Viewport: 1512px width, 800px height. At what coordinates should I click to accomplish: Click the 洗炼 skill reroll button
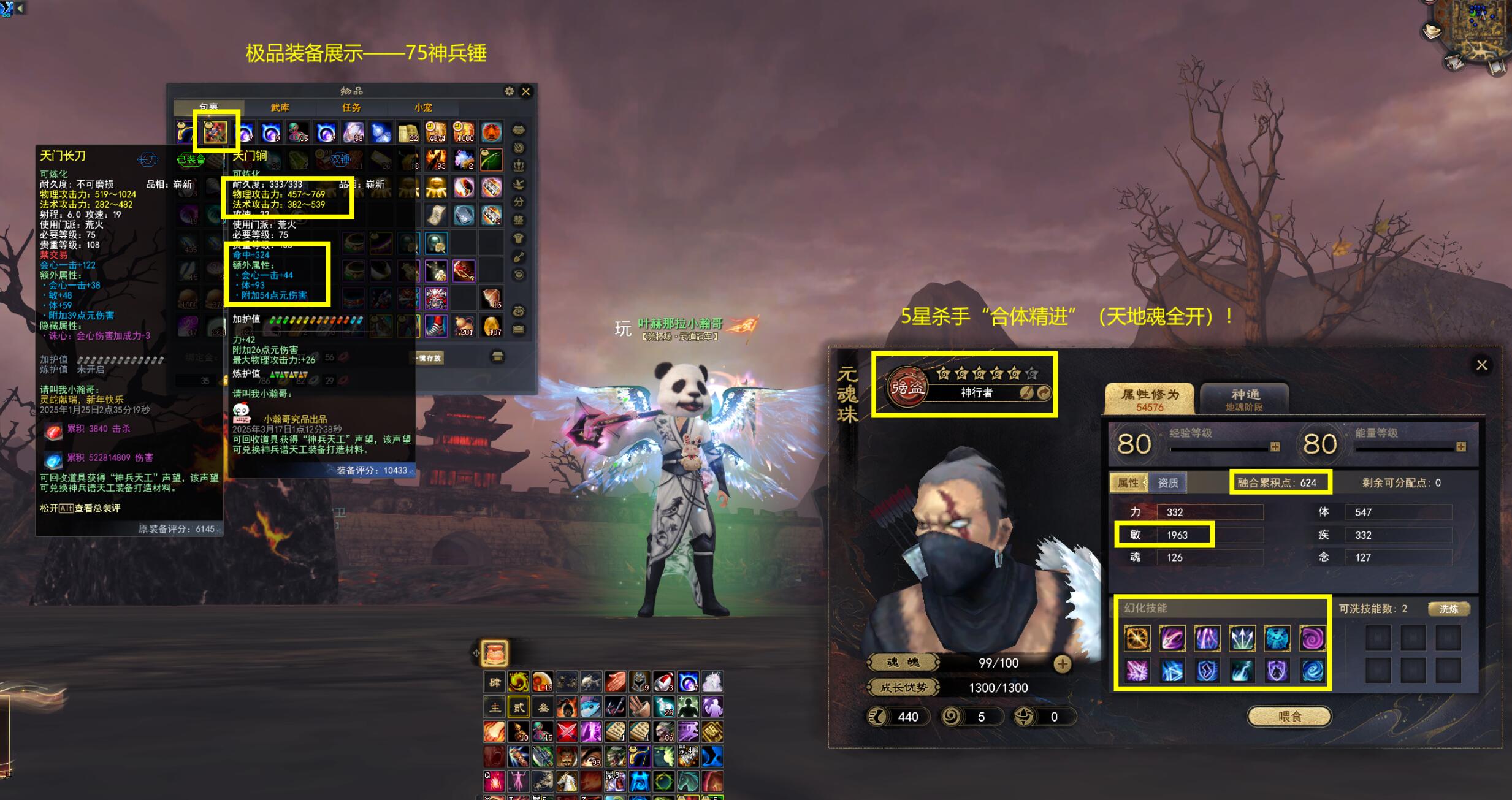point(1448,609)
